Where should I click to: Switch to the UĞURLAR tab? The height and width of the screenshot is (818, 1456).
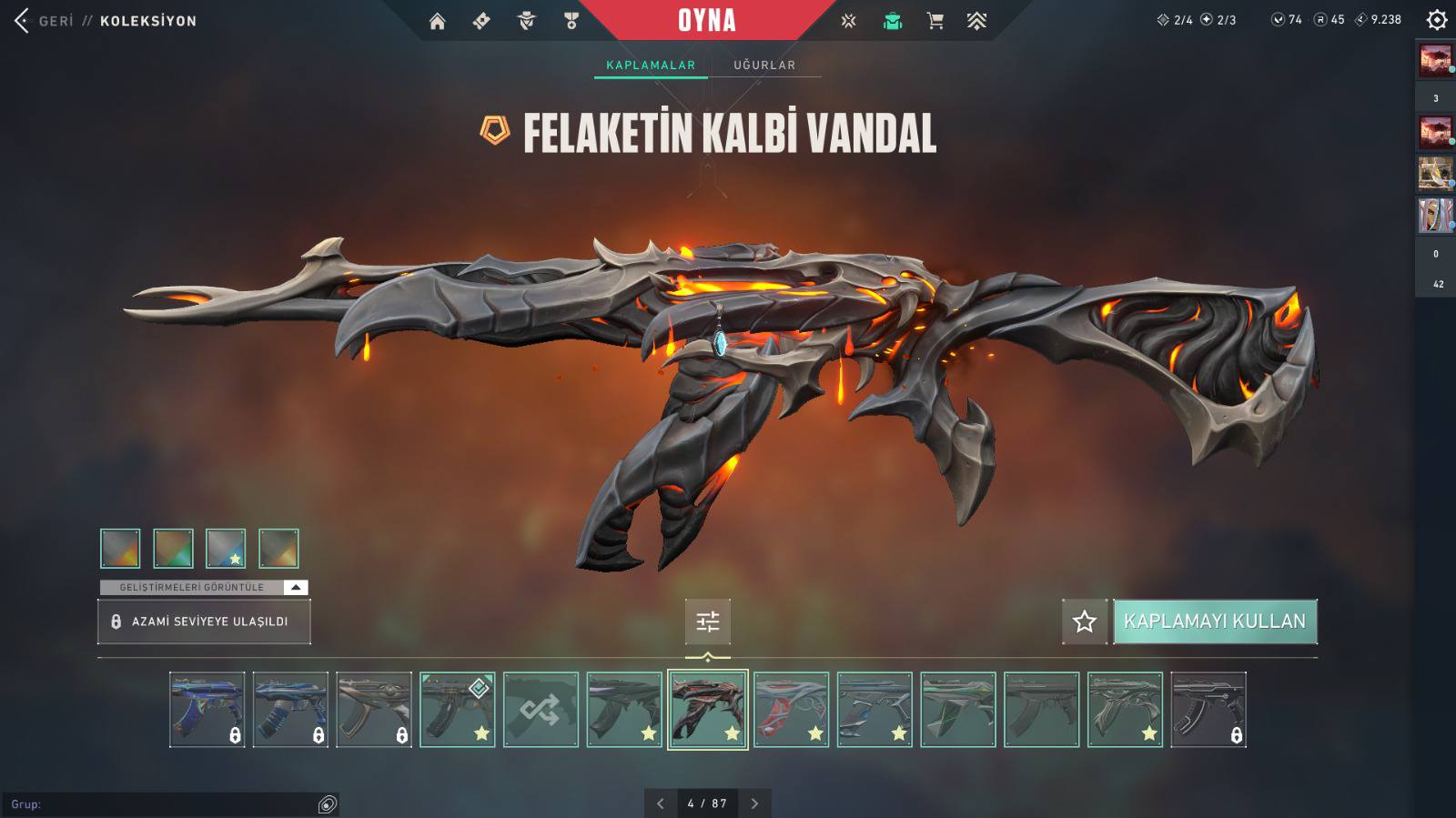pos(764,65)
